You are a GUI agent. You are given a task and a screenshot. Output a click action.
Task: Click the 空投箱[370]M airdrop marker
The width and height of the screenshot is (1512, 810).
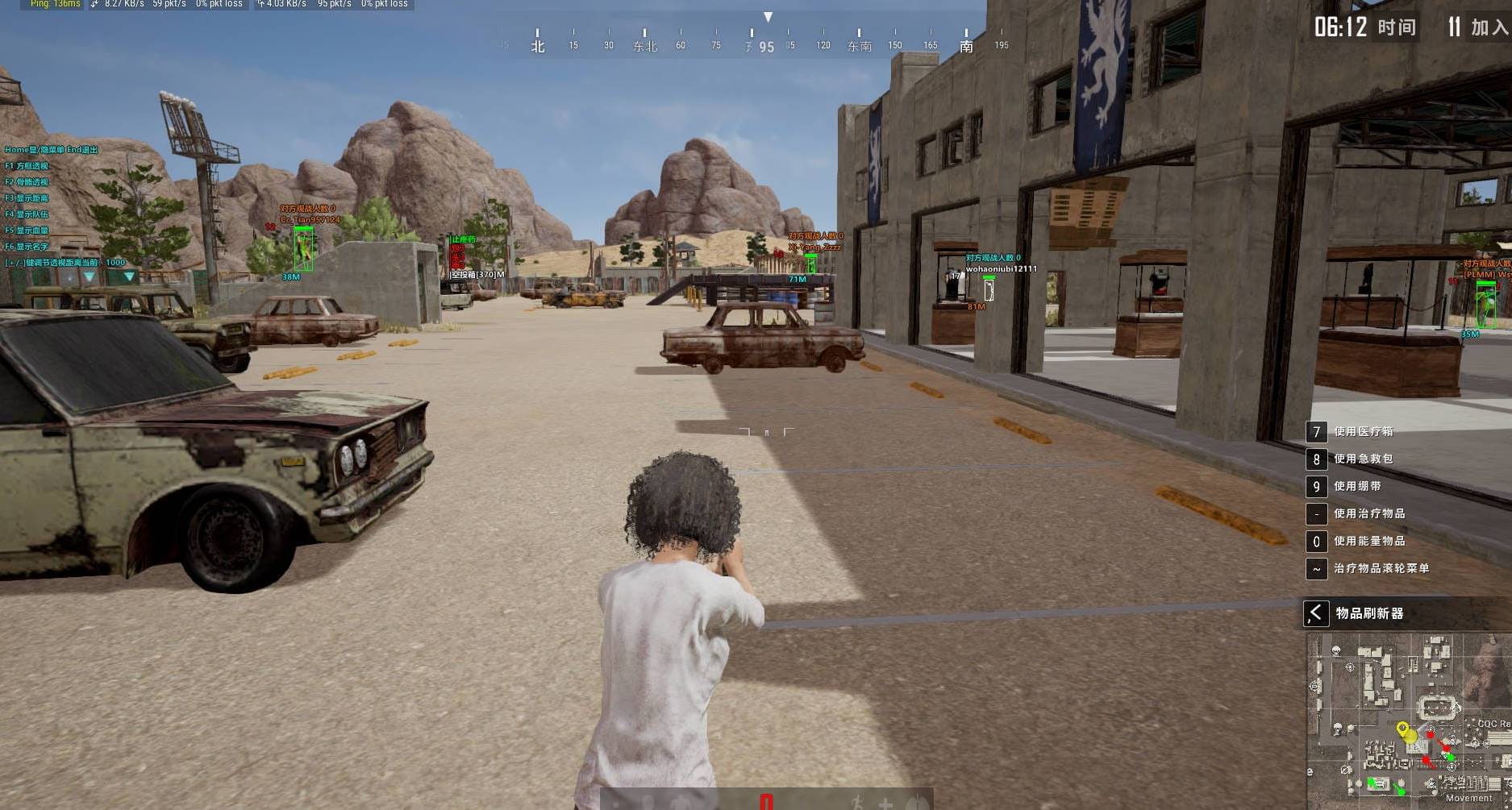[x=476, y=276]
